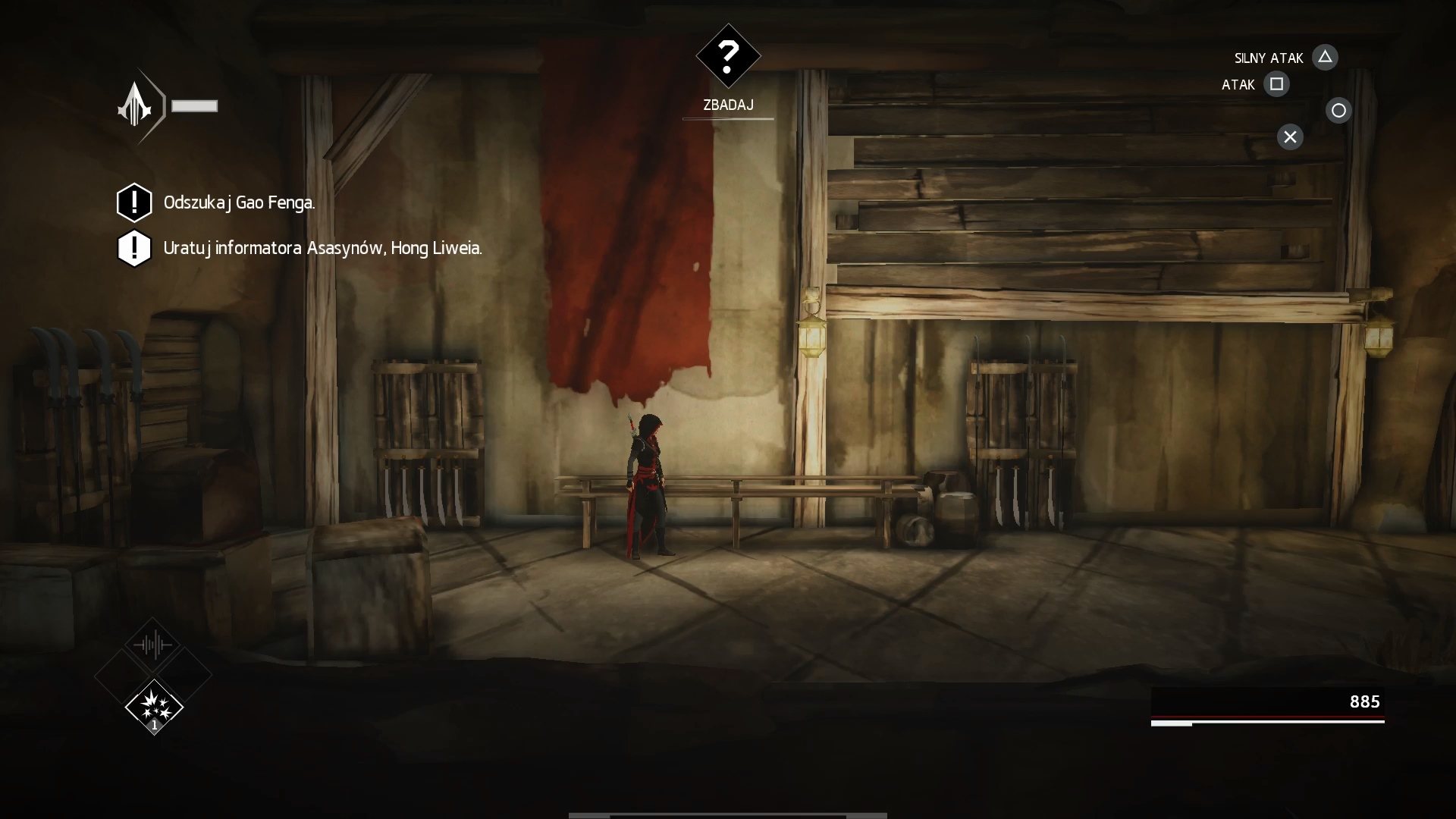Choose the firecracker tool icon

(154, 707)
